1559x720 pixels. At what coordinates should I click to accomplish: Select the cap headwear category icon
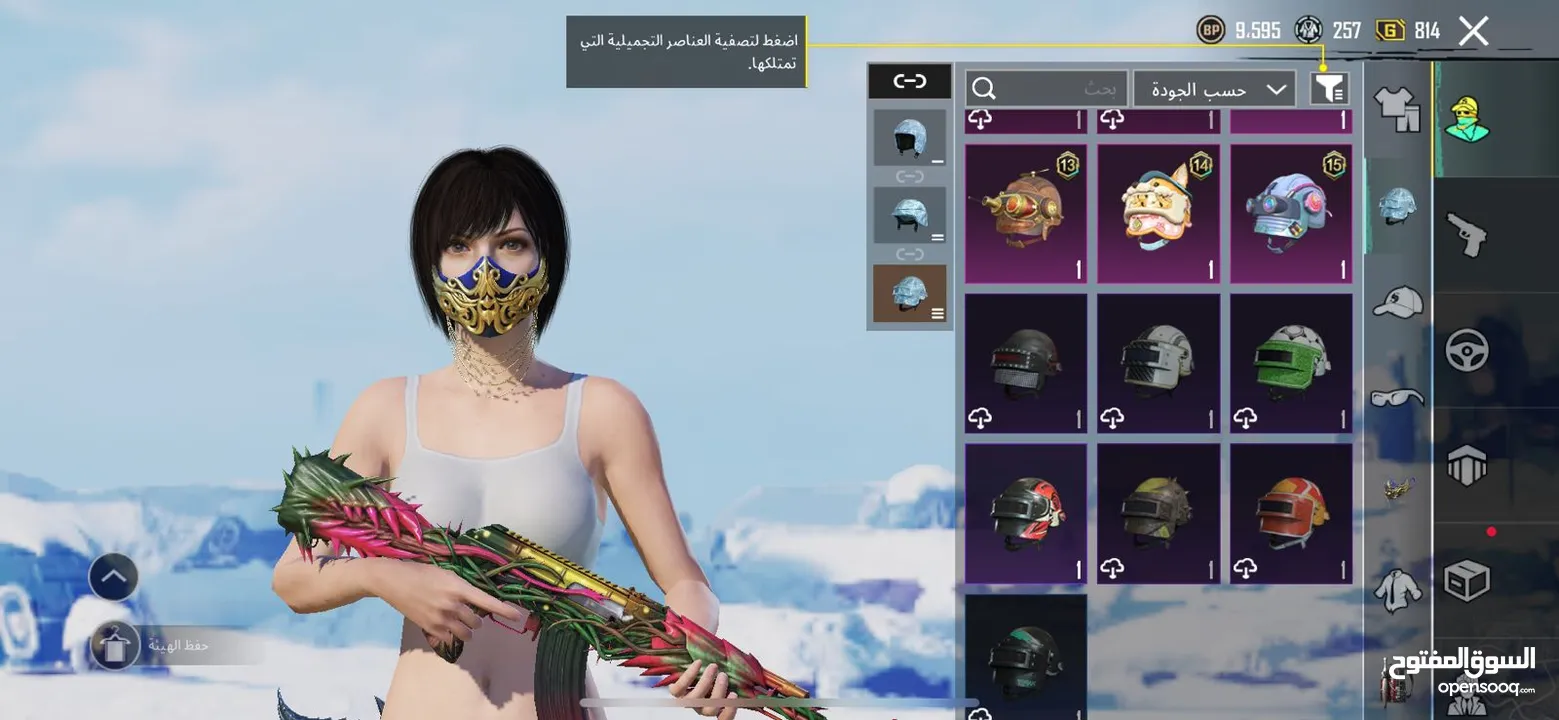[x=1400, y=300]
